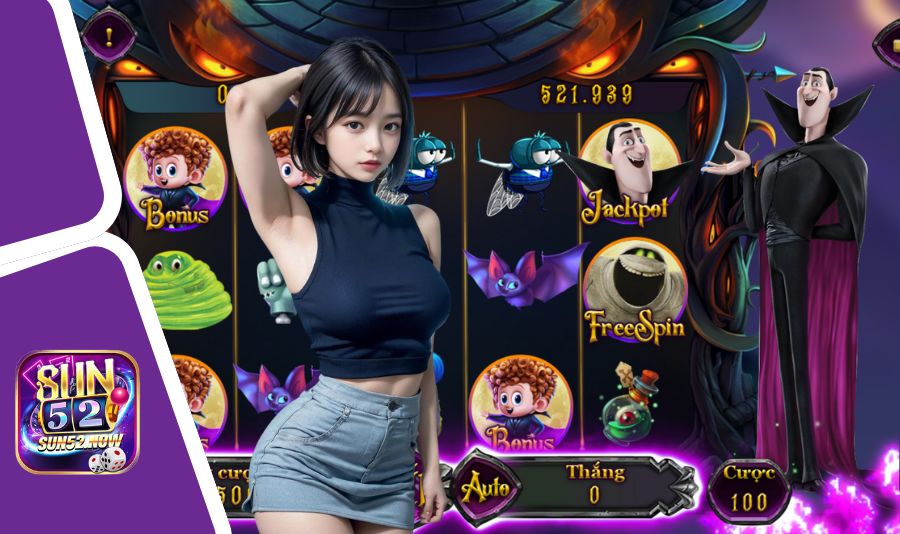Image resolution: width=900 pixels, height=534 pixels.
Task: Activate the Auto spin button
Action: point(485,488)
